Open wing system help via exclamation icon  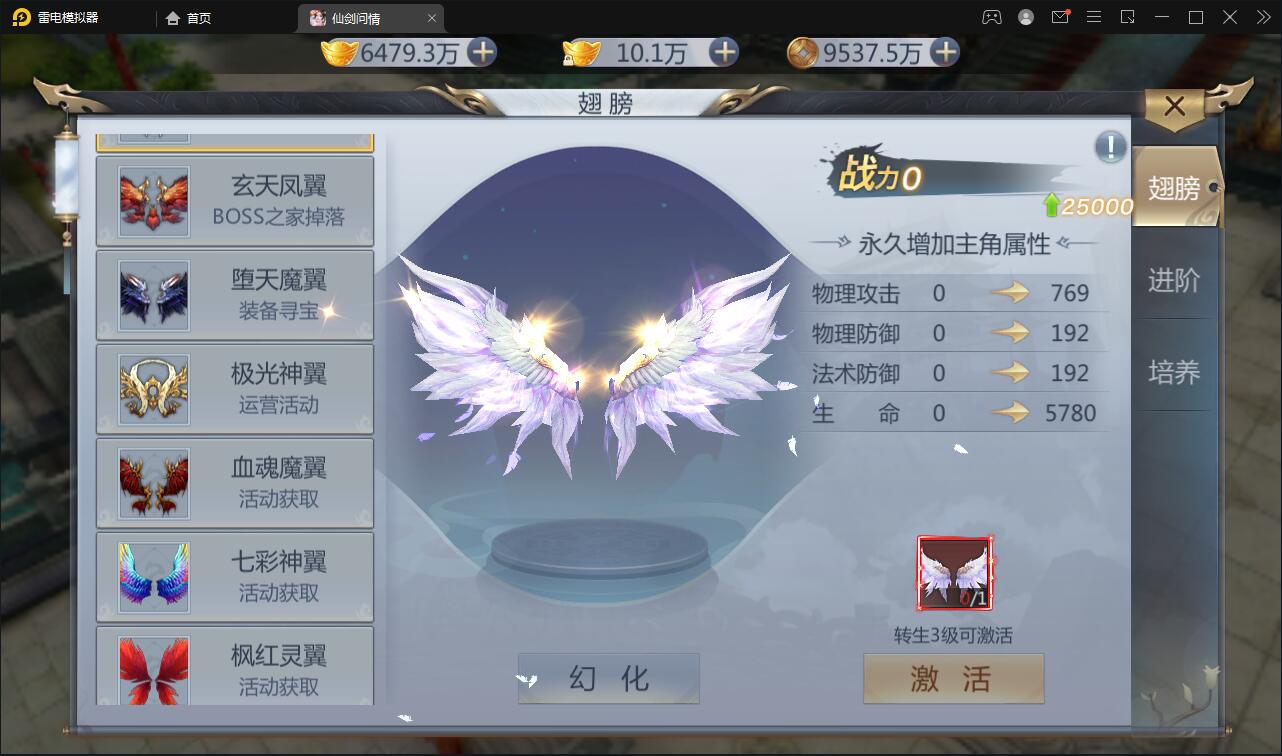(x=1108, y=147)
